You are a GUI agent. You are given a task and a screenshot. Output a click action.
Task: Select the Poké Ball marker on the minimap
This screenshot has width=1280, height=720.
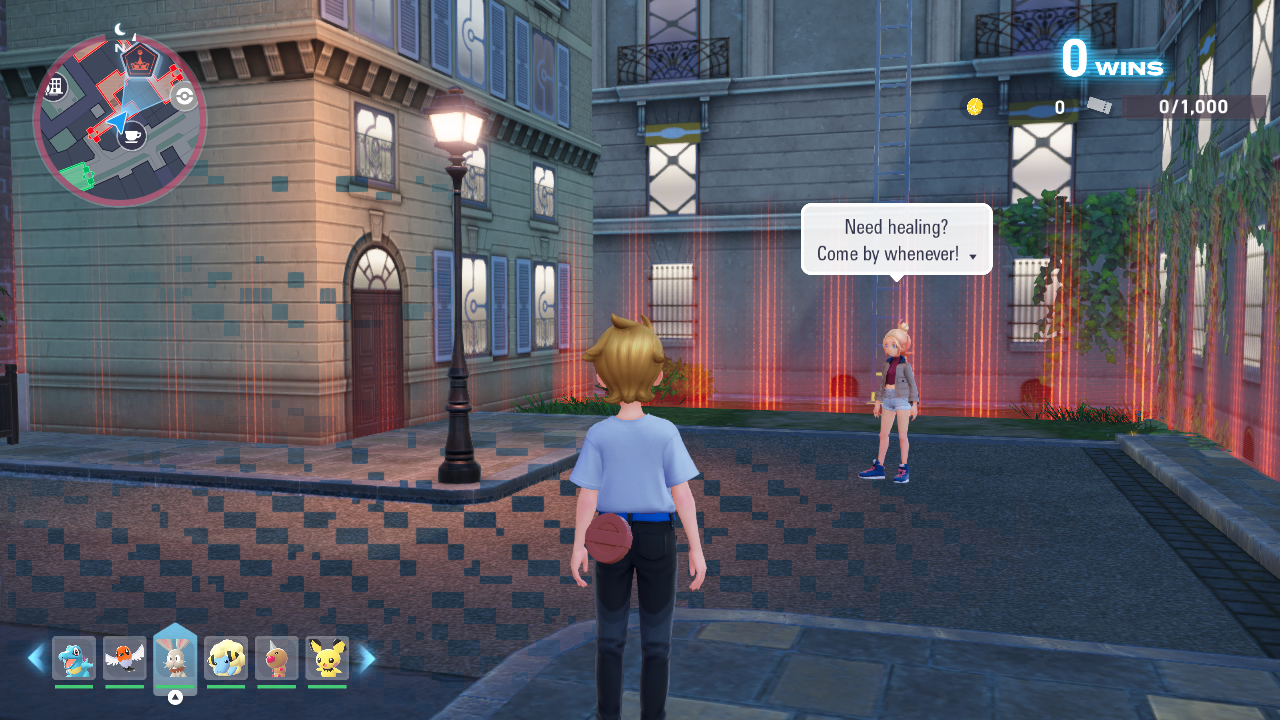[x=184, y=96]
